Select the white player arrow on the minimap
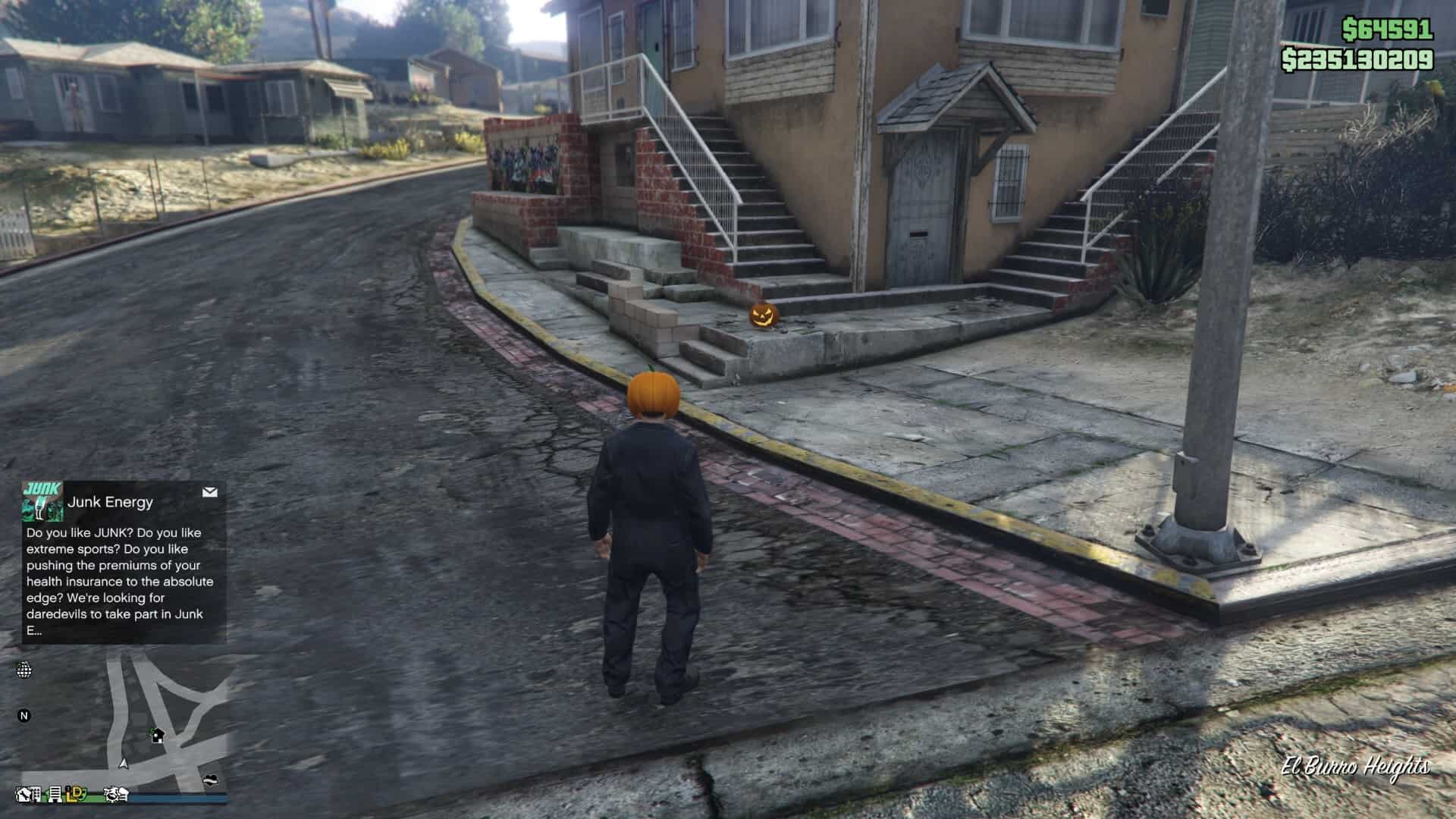This screenshot has width=1456, height=819. pyautogui.click(x=123, y=764)
